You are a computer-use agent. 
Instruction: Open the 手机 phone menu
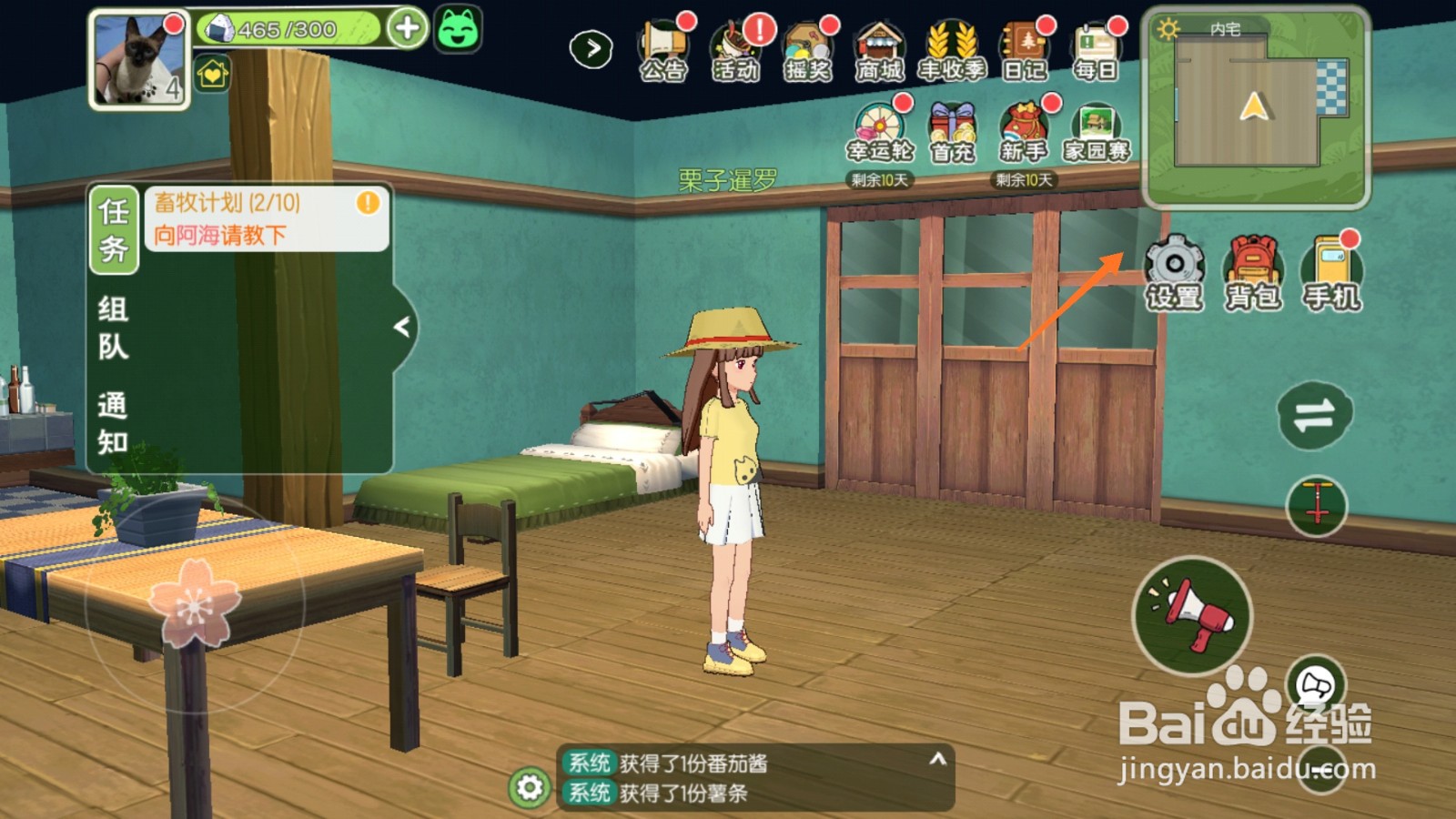(x=1331, y=272)
